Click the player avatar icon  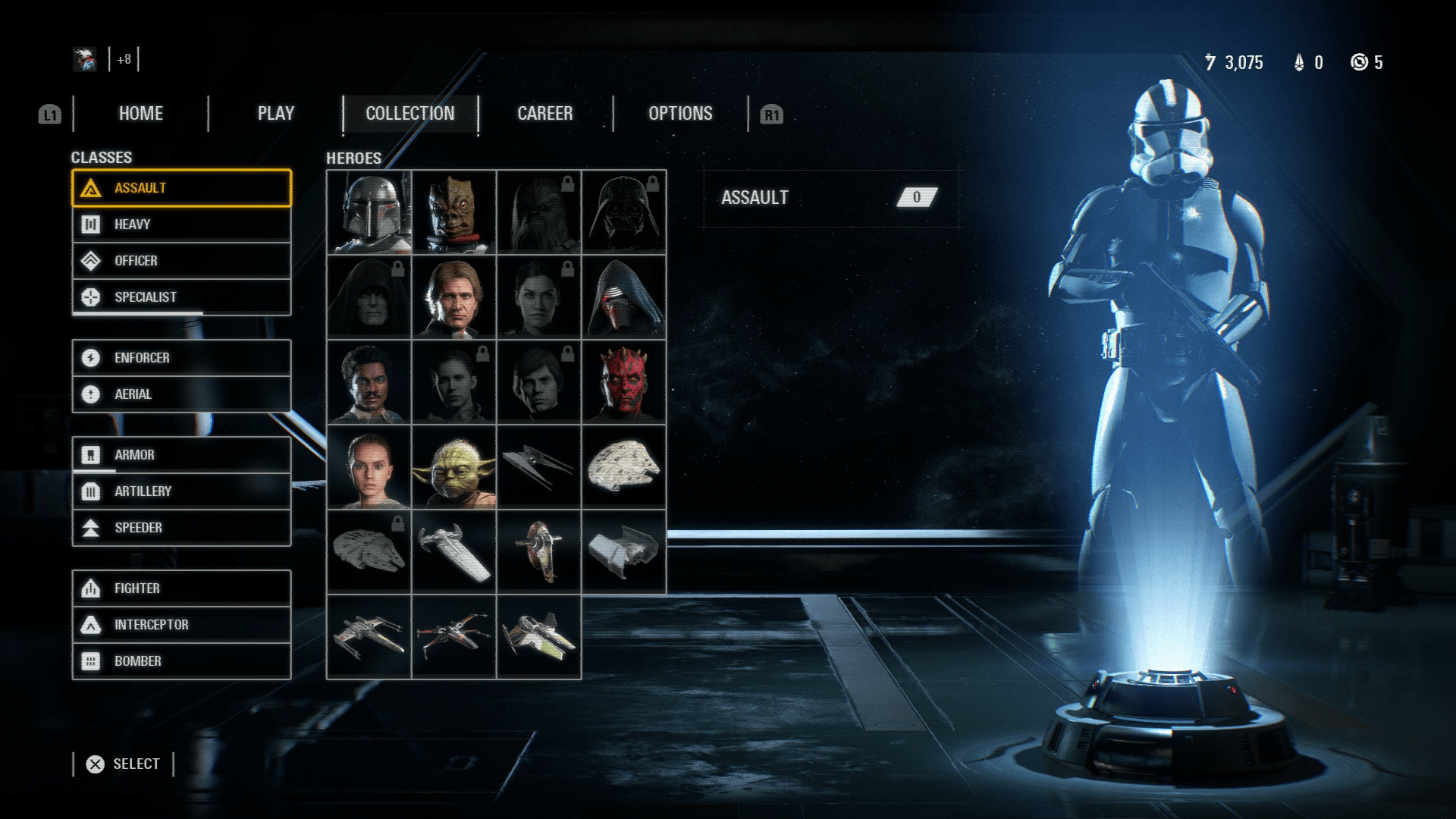click(x=85, y=59)
